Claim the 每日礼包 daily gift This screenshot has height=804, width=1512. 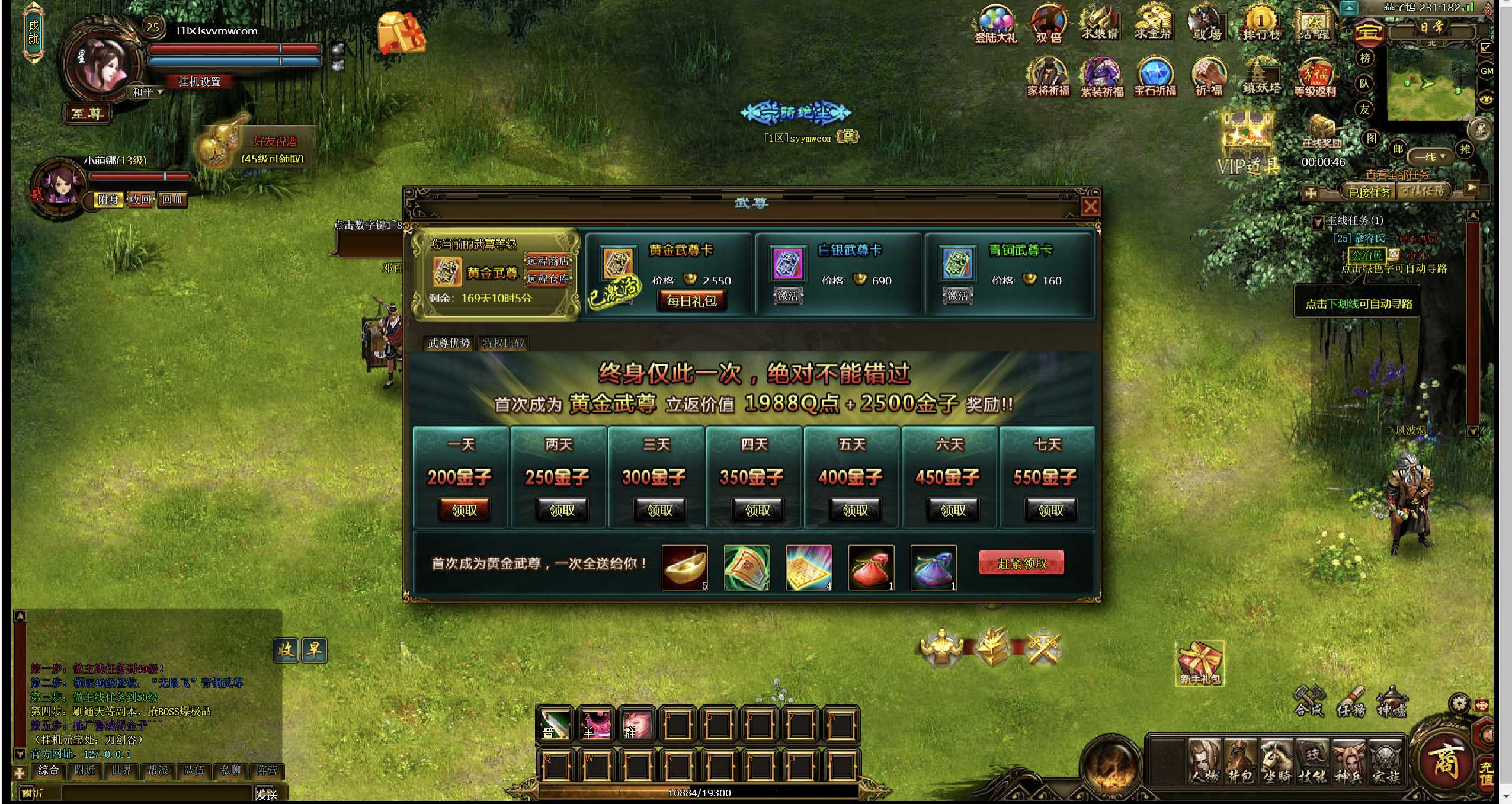[691, 301]
